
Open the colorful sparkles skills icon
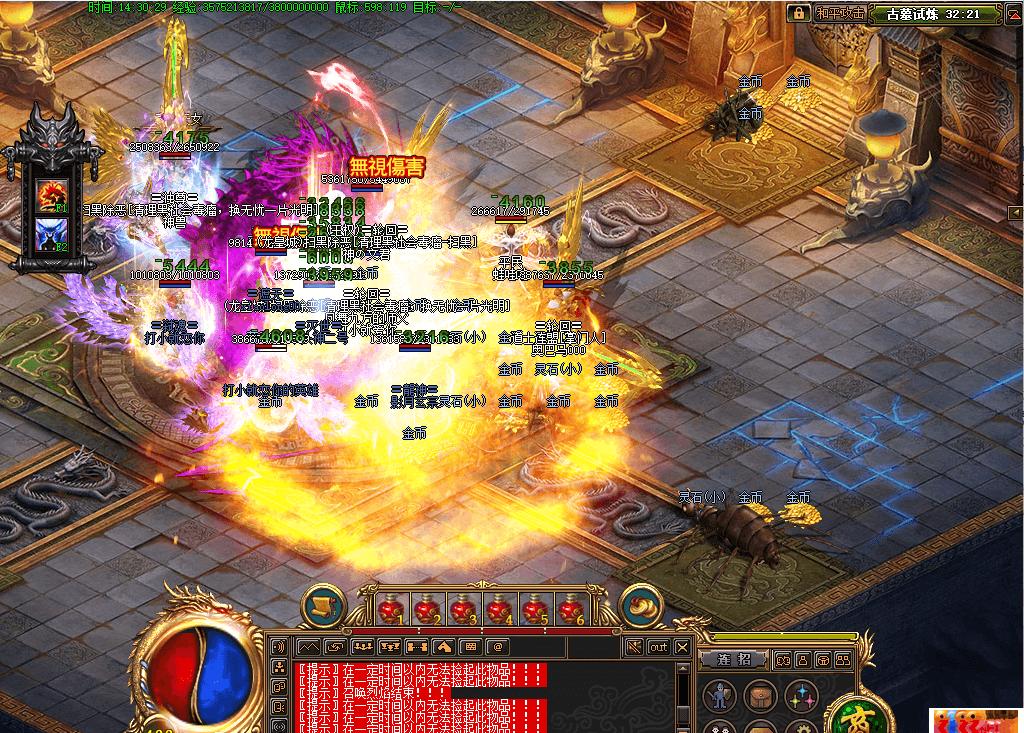coord(801,695)
